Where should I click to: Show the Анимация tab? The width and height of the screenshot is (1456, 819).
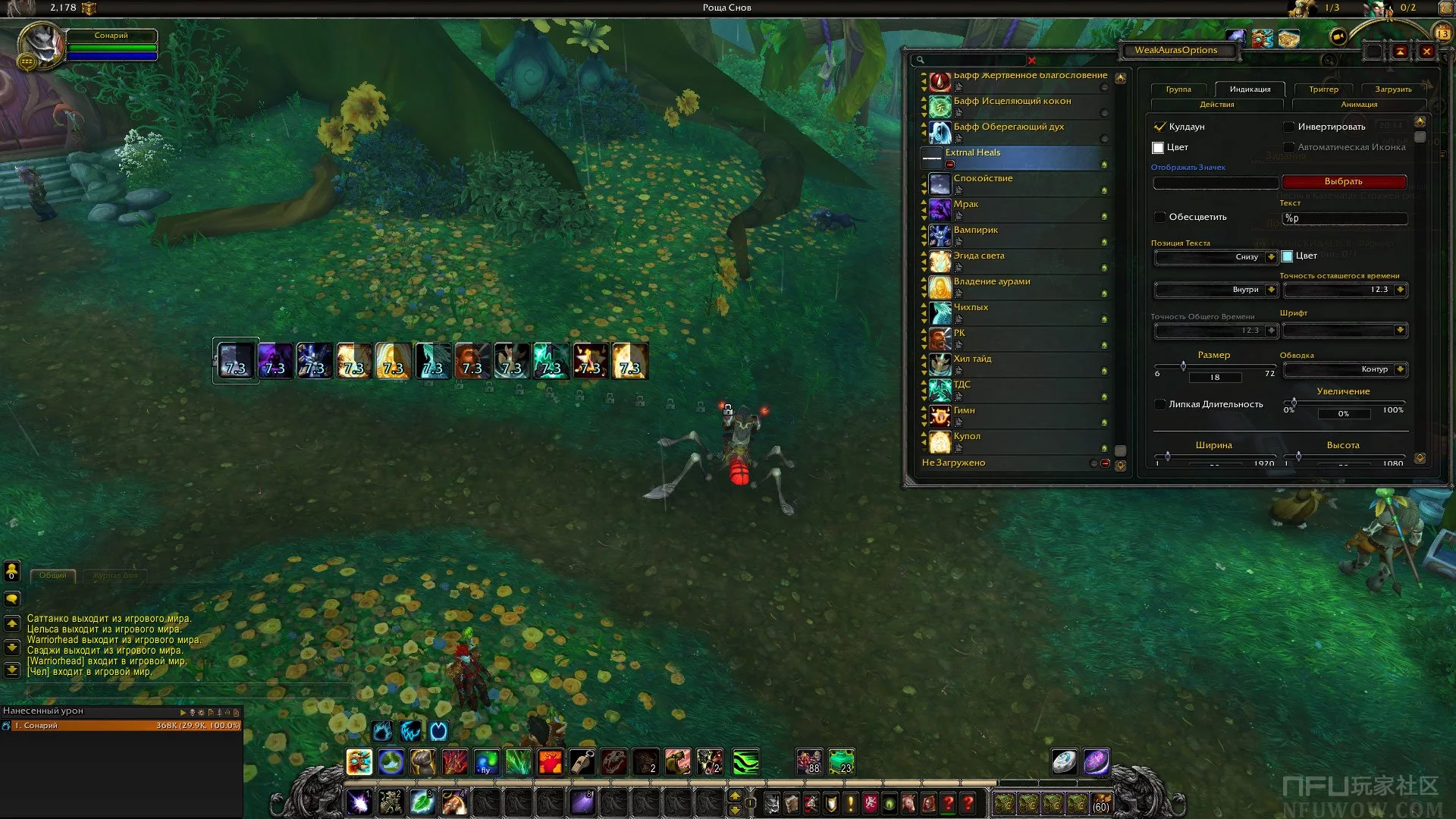(1359, 105)
